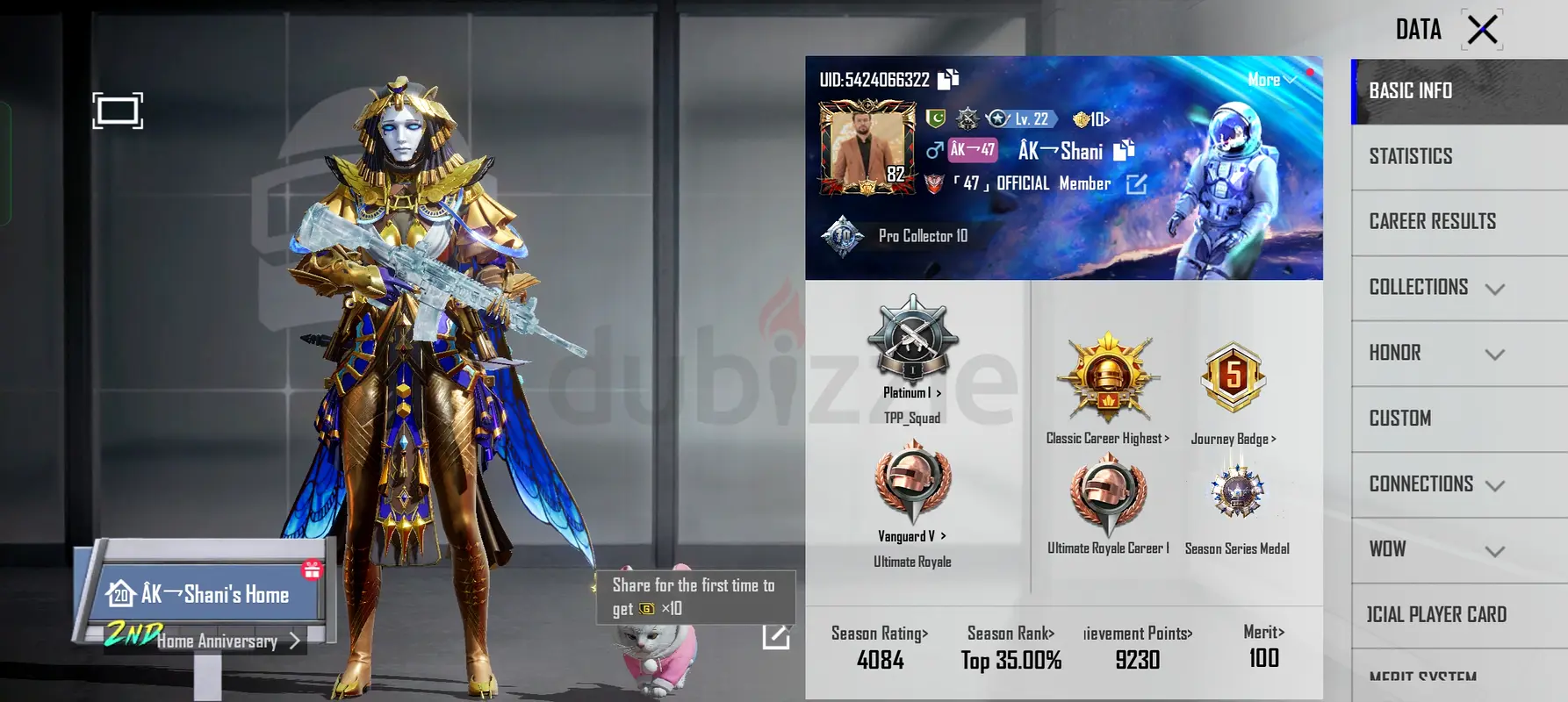Viewport: 1568px width, 702px height.
Task: Copy the UID number
Action: (x=948, y=80)
